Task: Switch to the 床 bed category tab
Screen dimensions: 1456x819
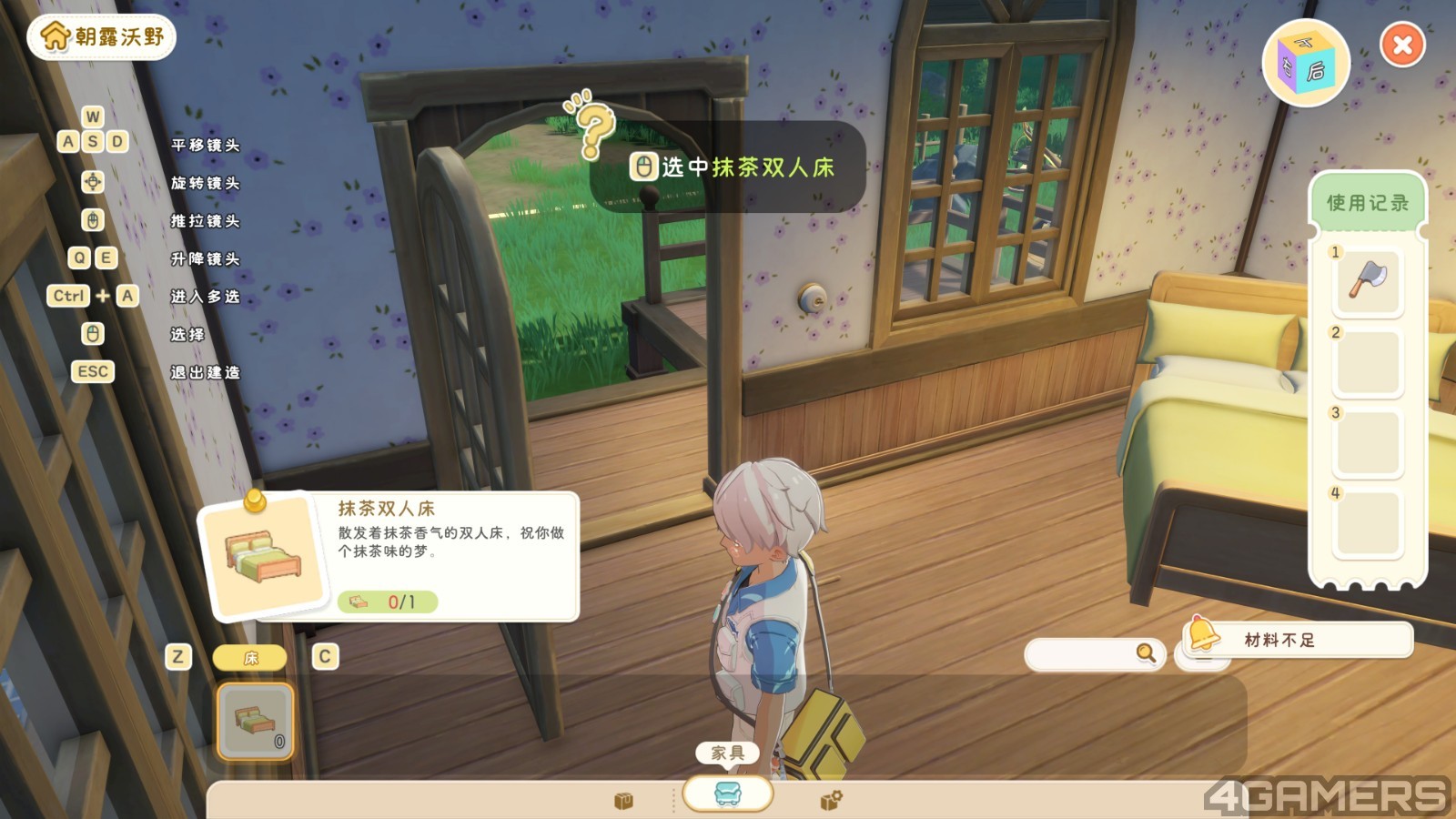Action: tap(250, 657)
